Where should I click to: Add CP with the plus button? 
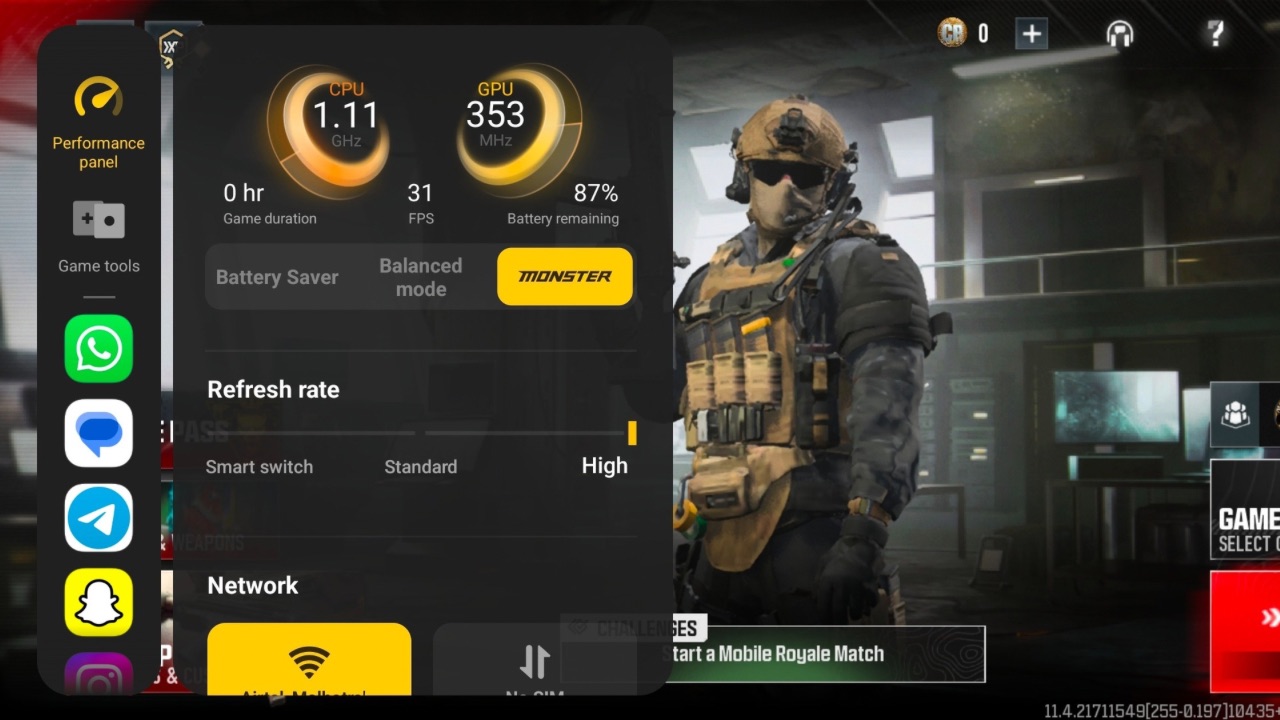1031,34
